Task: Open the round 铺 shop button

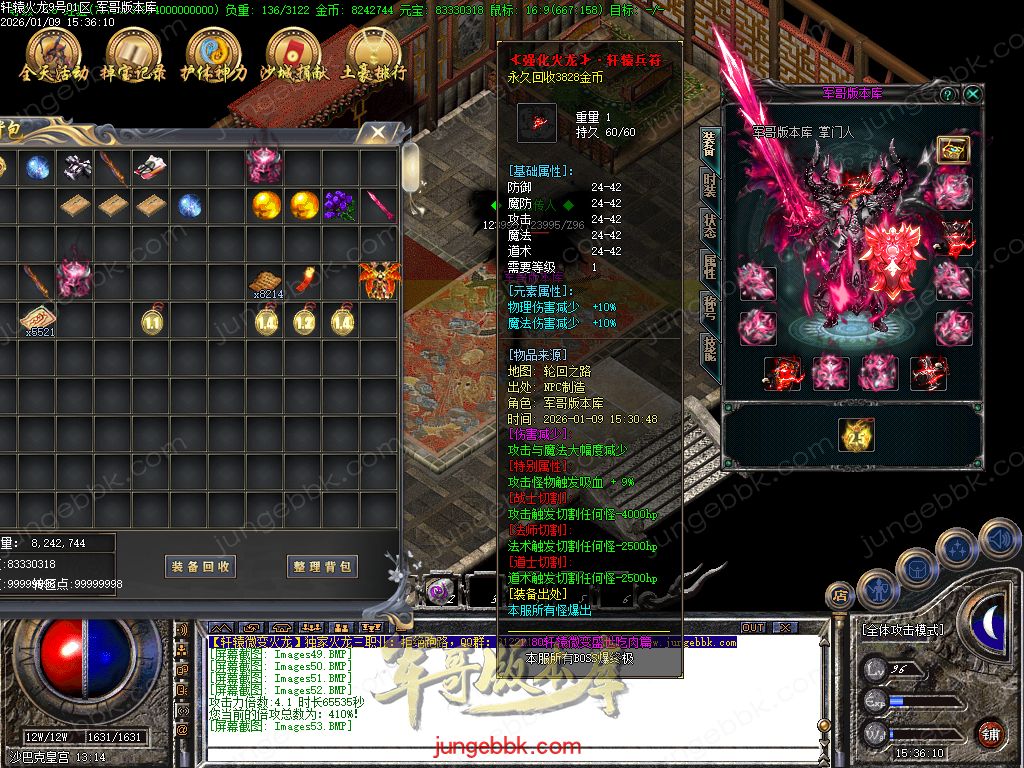Action: click(x=990, y=732)
